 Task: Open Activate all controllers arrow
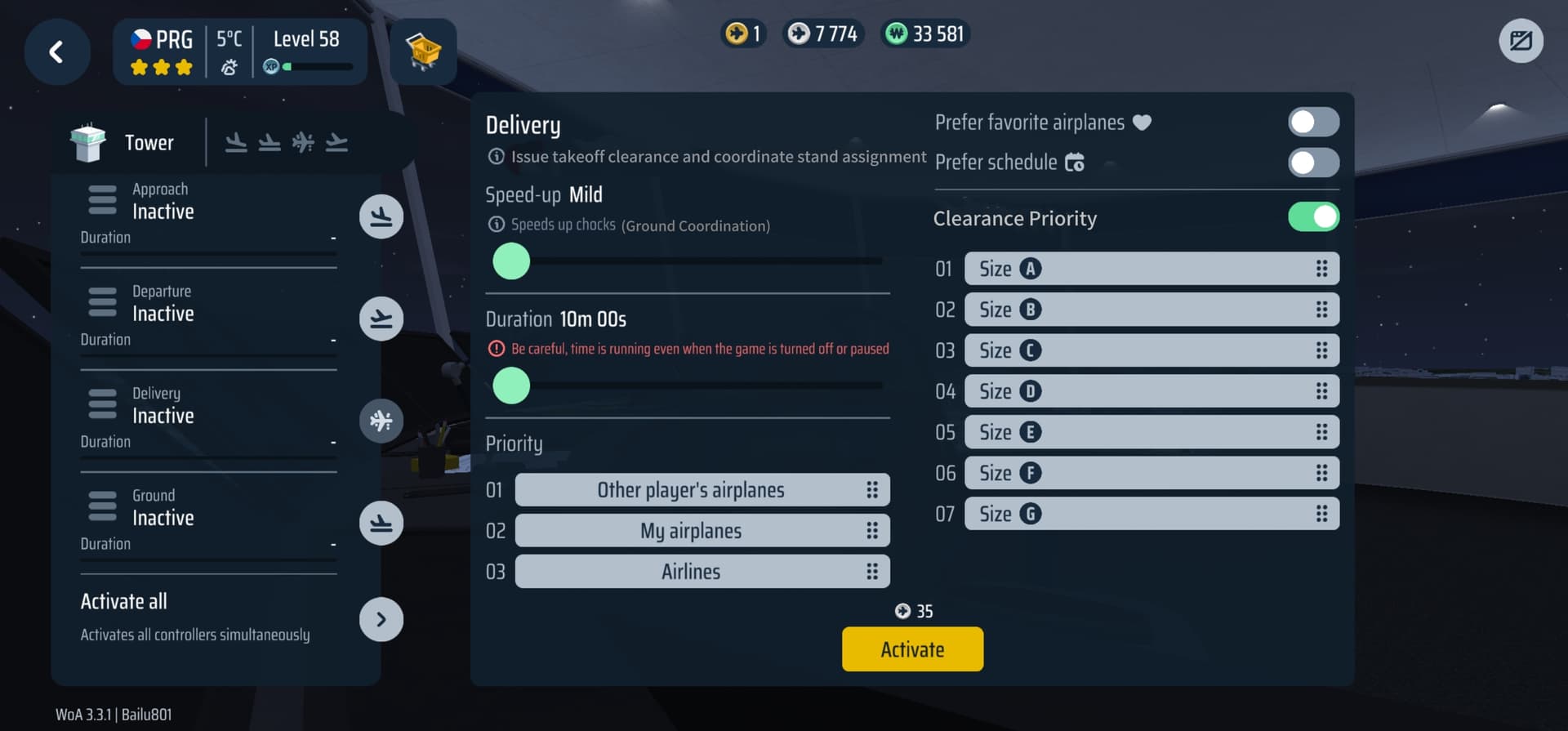[x=381, y=619]
